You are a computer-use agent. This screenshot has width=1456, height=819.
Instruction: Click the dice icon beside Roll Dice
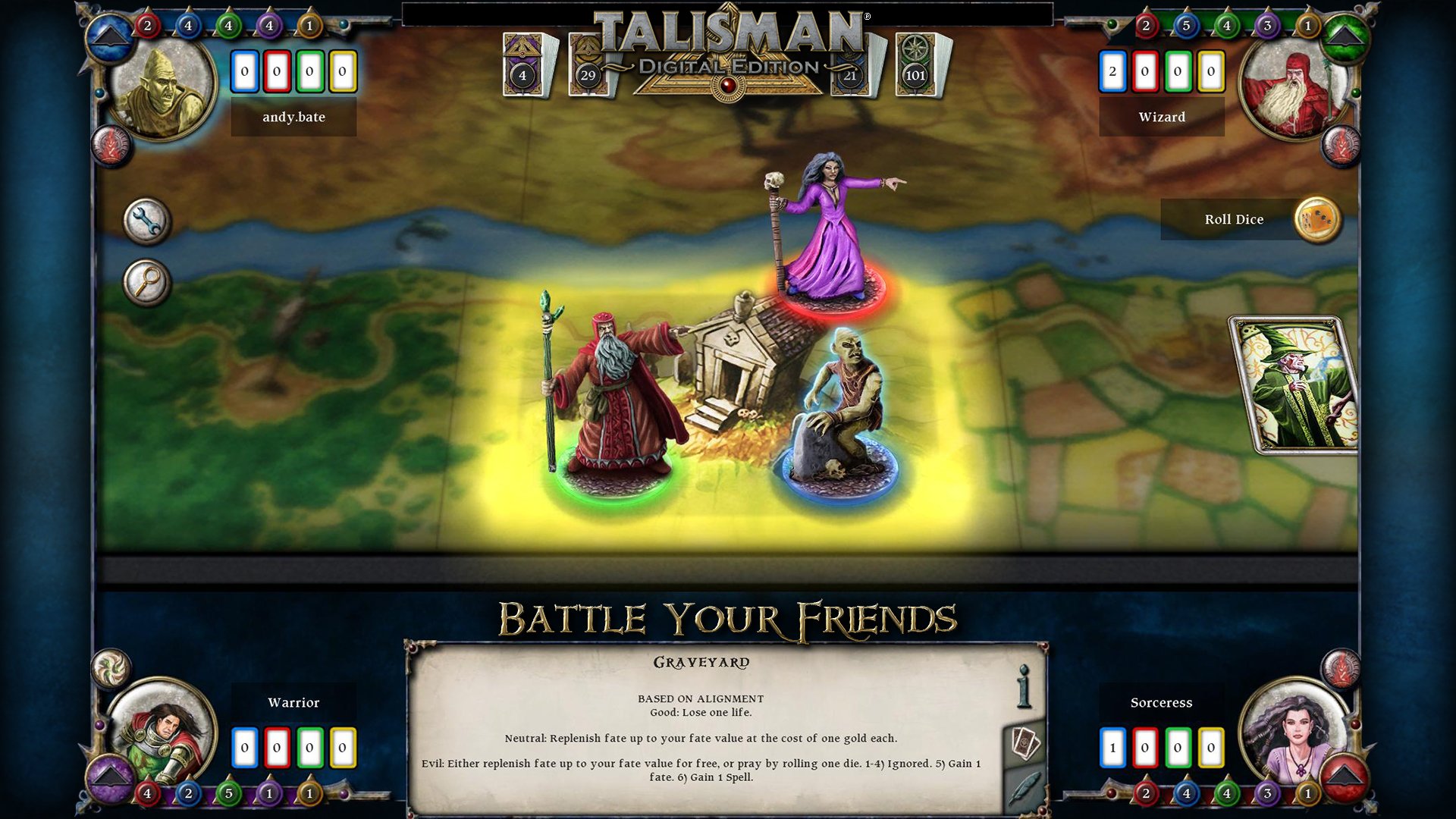pos(1319,220)
